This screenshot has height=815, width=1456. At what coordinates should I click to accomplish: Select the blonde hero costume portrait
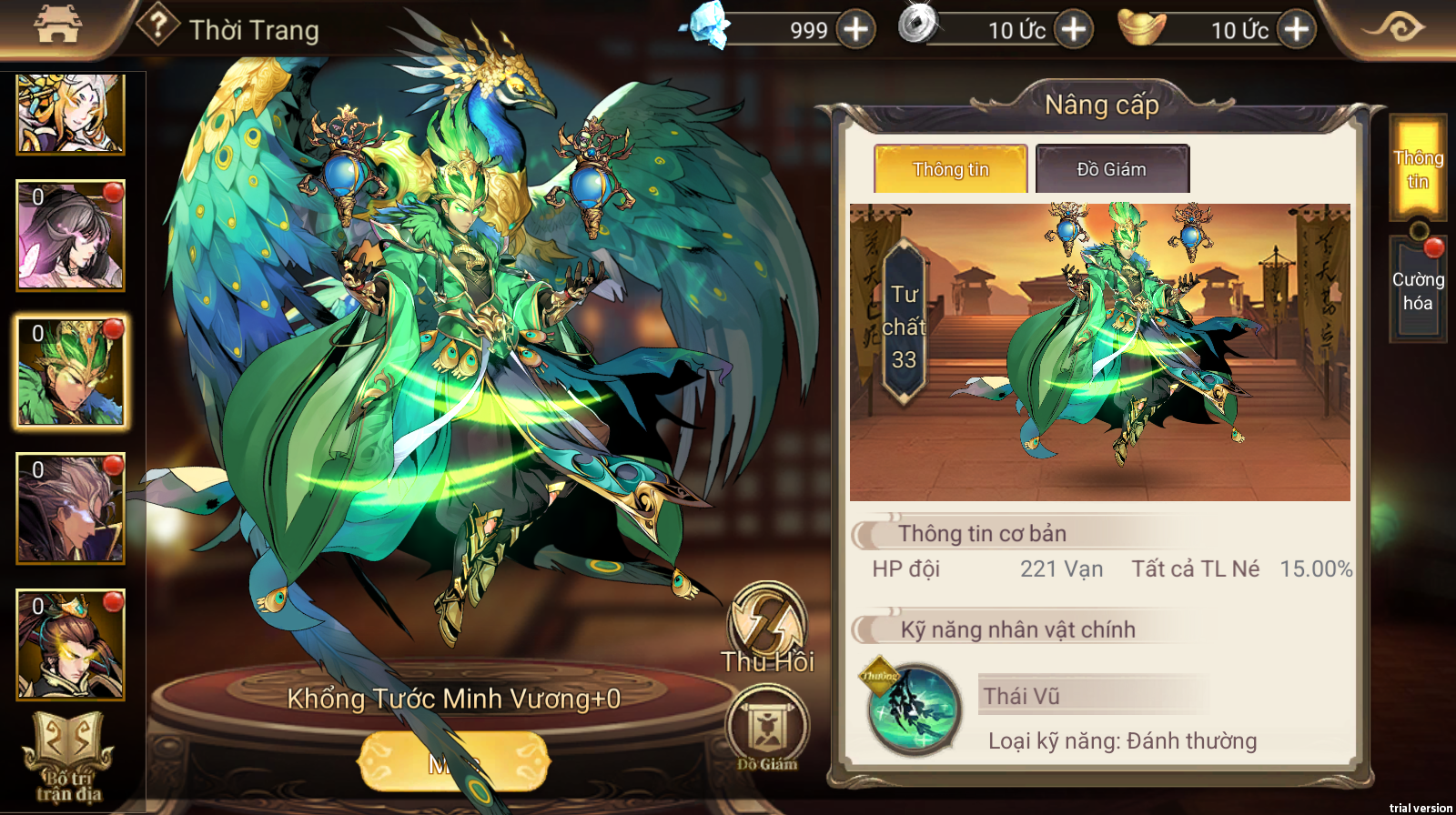[70, 114]
